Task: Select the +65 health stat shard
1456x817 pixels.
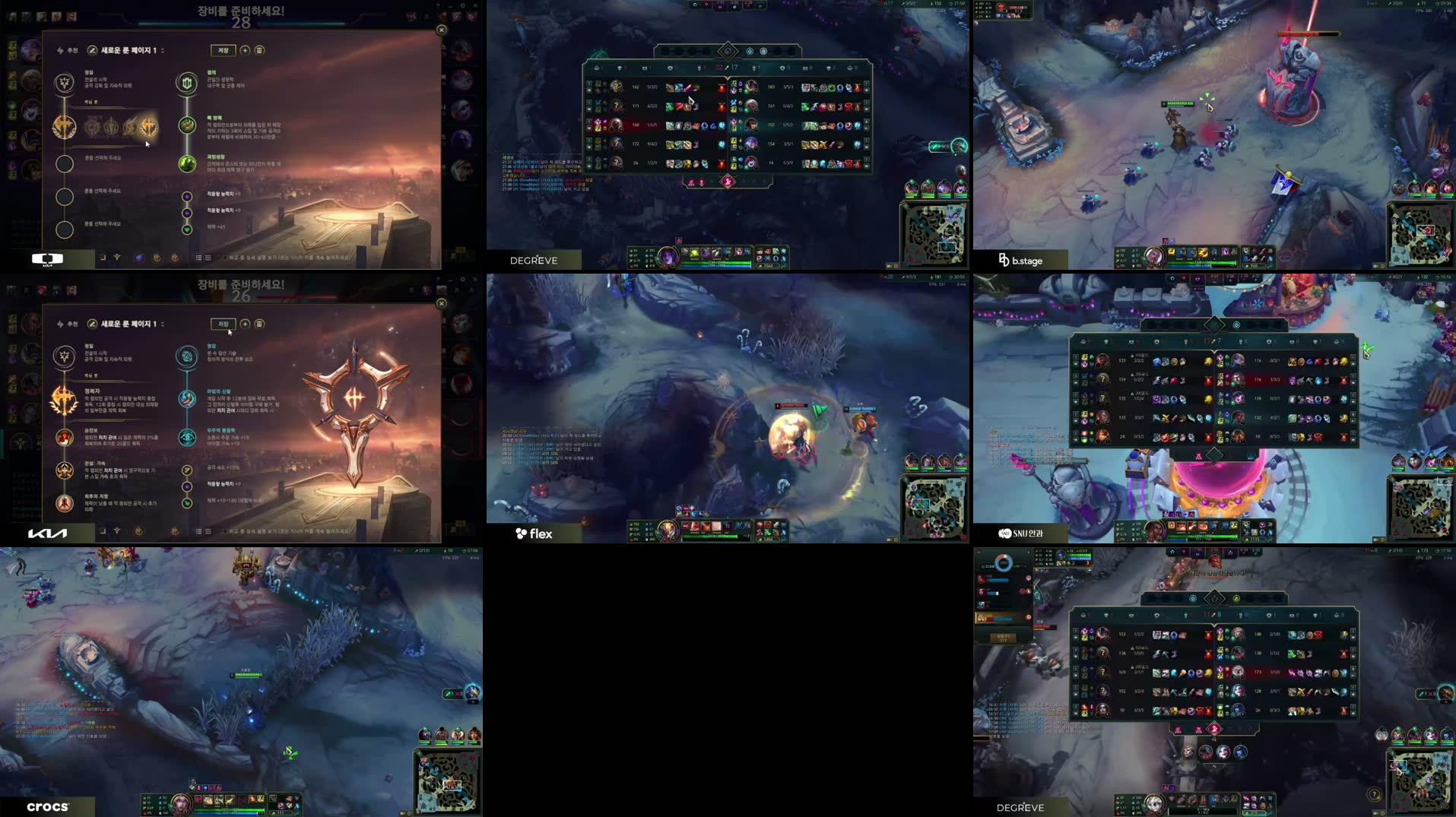Action: [187, 229]
